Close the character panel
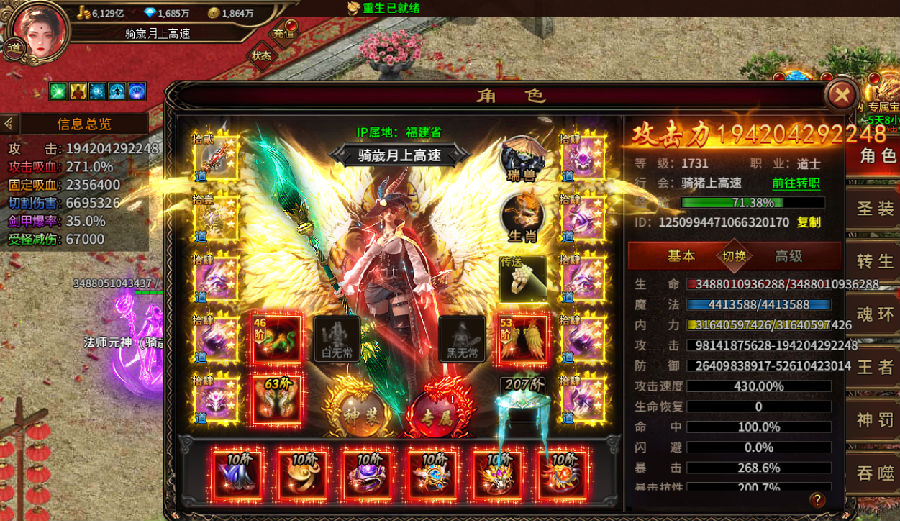900x521 pixels. tap(843, 95)
